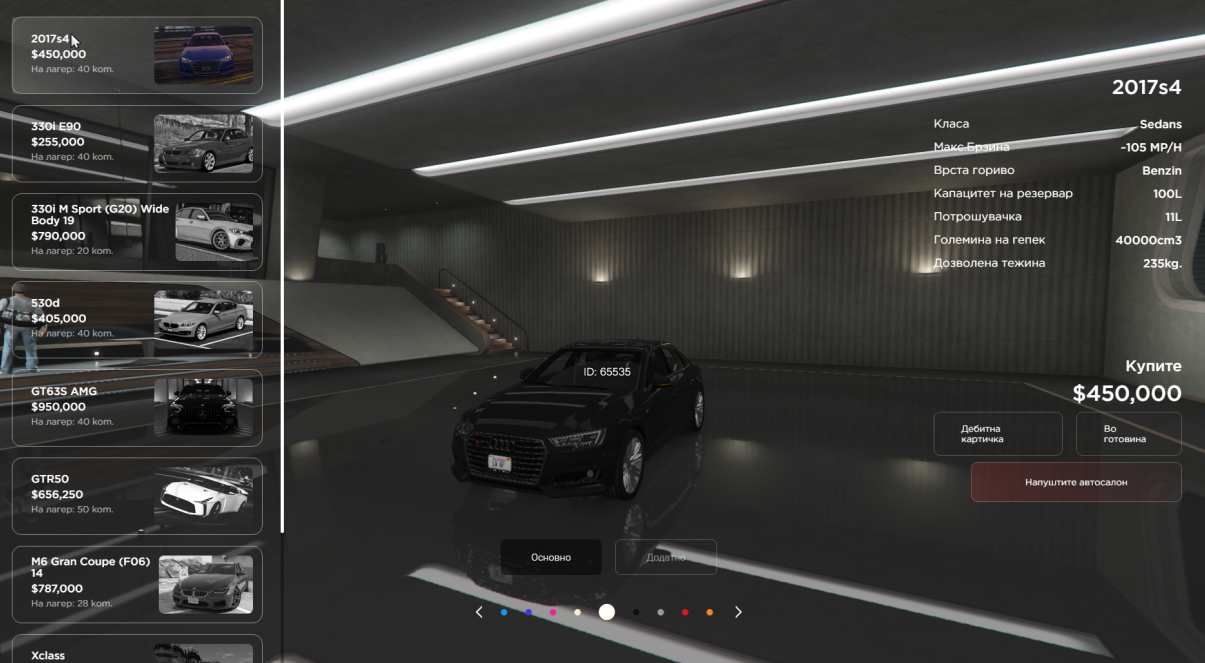Select the gray color swatch
1205x663 pixels.
point(660,612)
